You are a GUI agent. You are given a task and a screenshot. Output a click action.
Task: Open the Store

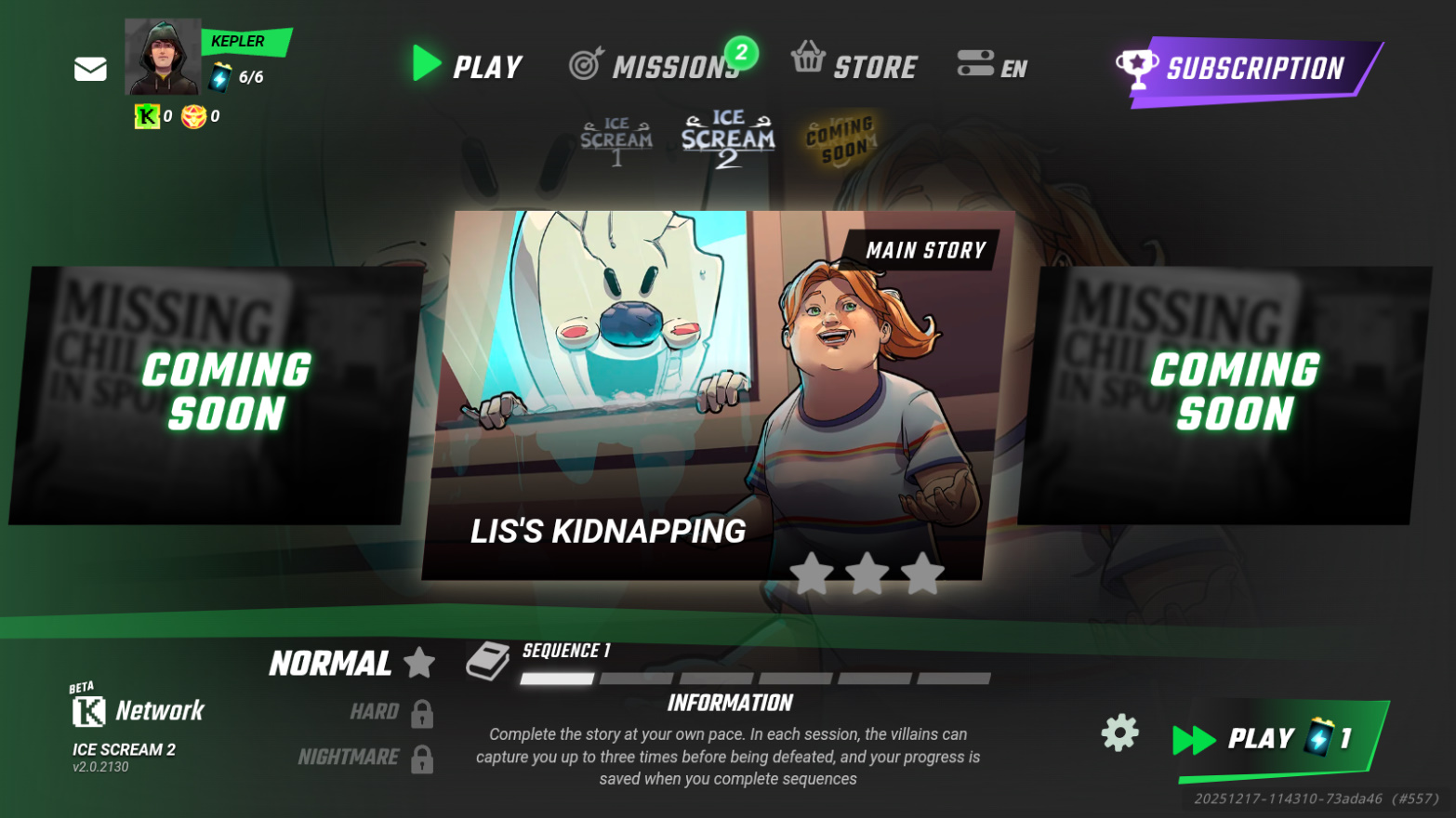point(854,65)
